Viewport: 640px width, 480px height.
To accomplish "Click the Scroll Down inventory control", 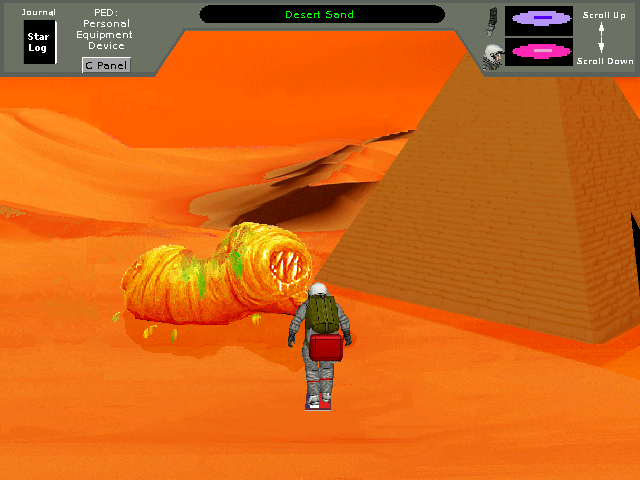I will 603,61.
